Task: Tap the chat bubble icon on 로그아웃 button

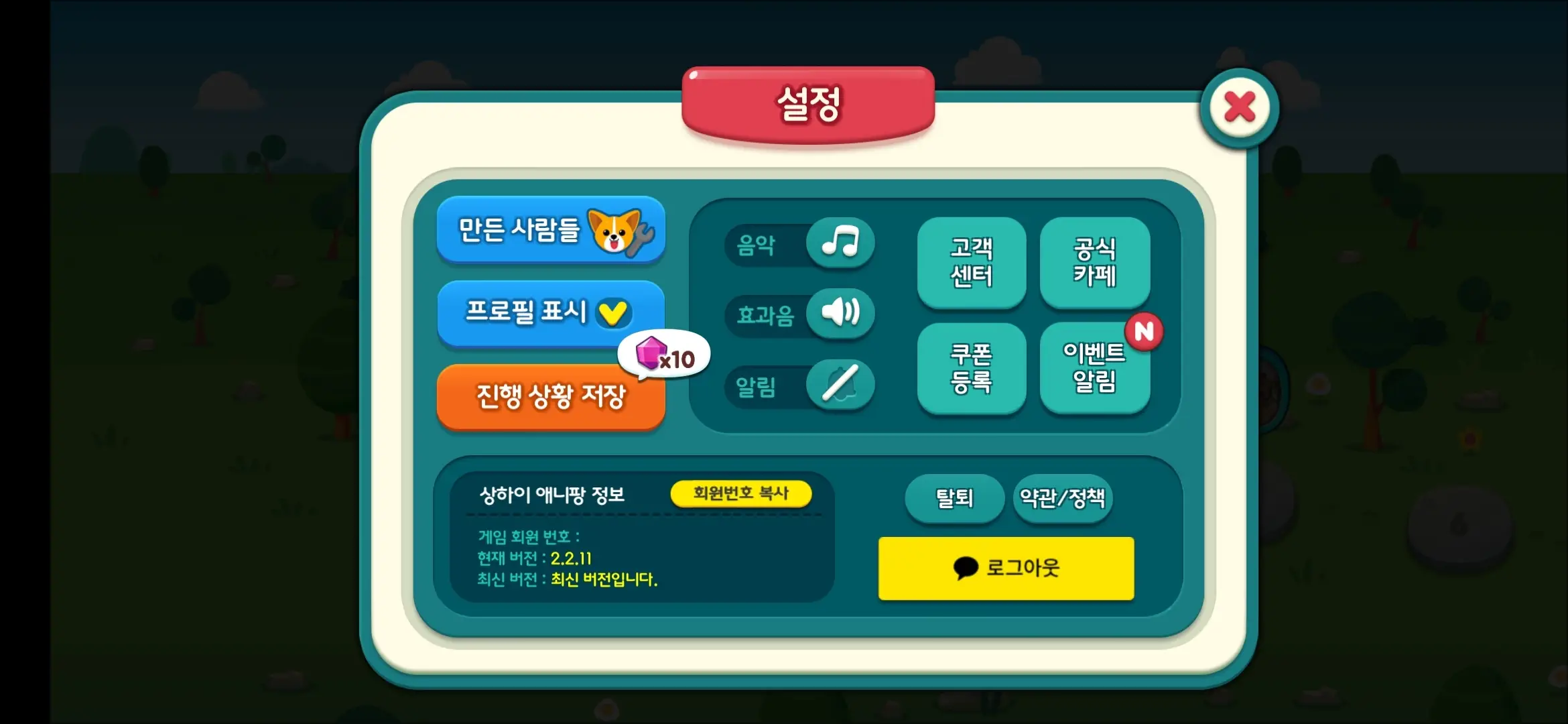Action: pyautogui.click(x=966, y=568)
